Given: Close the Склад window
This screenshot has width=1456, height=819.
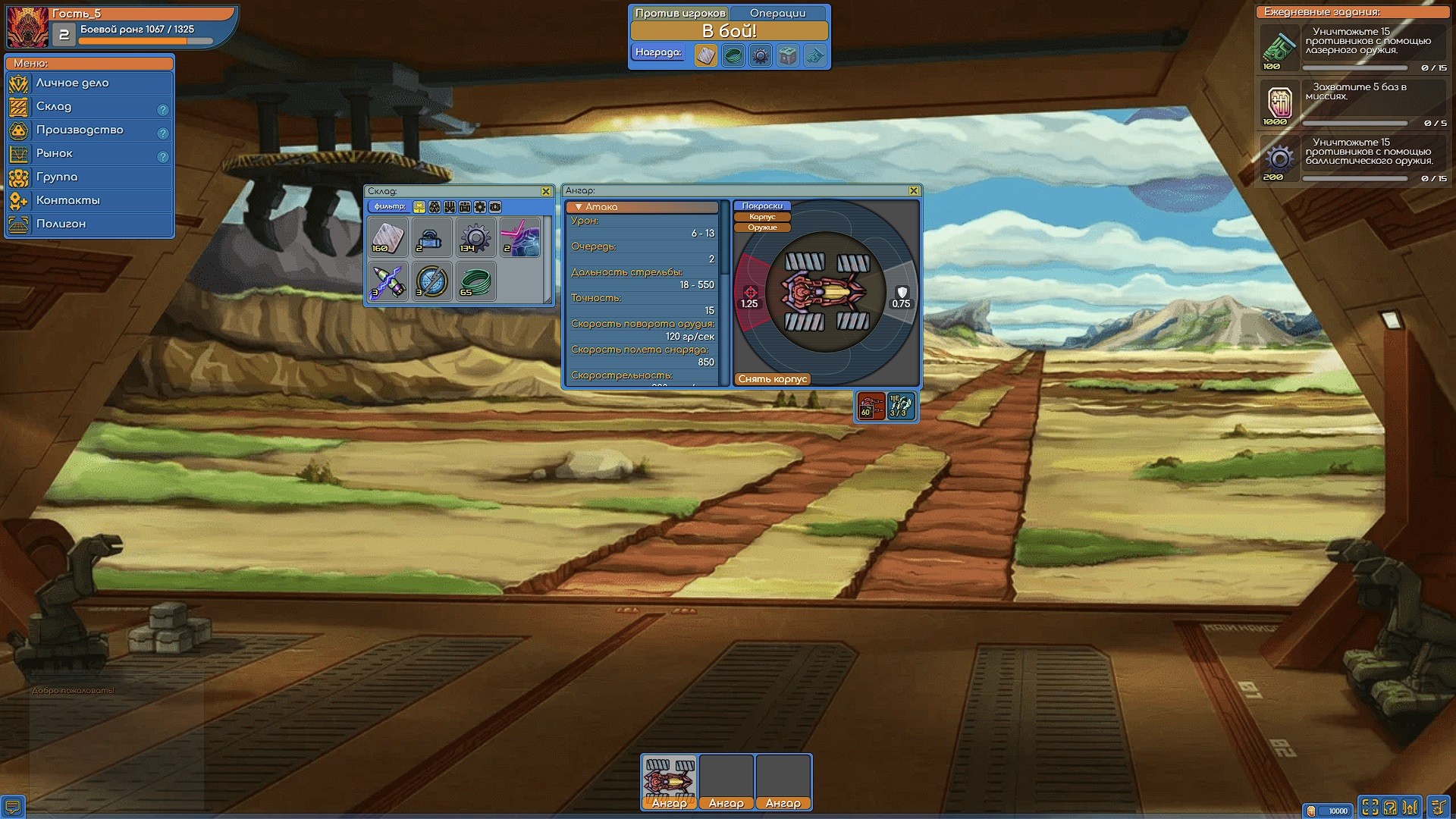Looking at the screenshot, I should [x=545, y=191].
